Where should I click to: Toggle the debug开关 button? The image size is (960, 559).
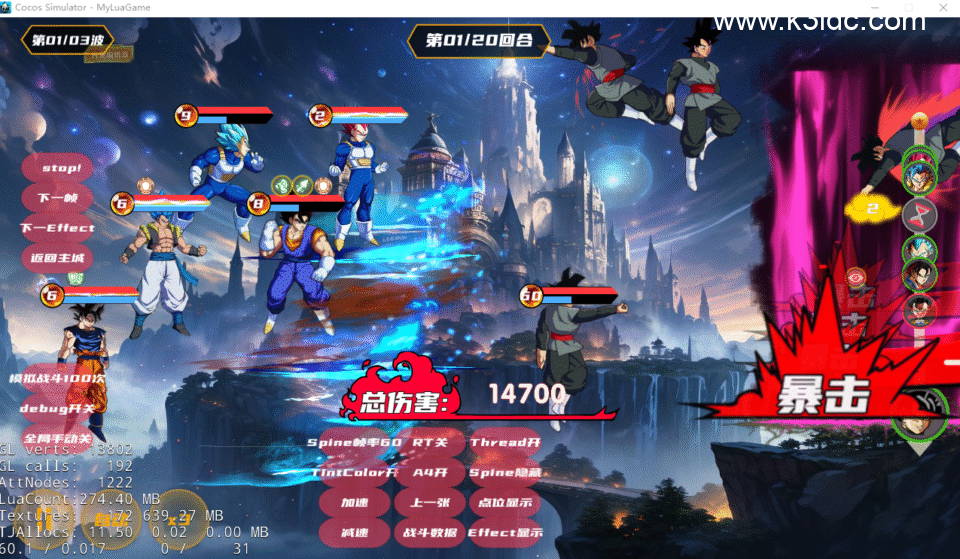tap(58, 408)
